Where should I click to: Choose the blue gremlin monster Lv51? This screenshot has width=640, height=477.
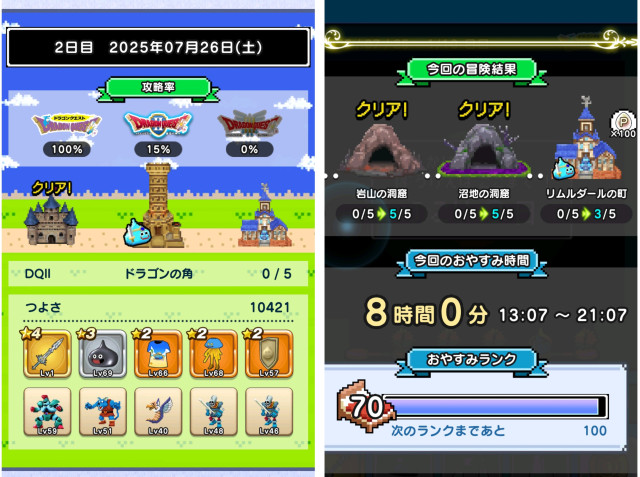pyautogui.click(x=103, y=413)
